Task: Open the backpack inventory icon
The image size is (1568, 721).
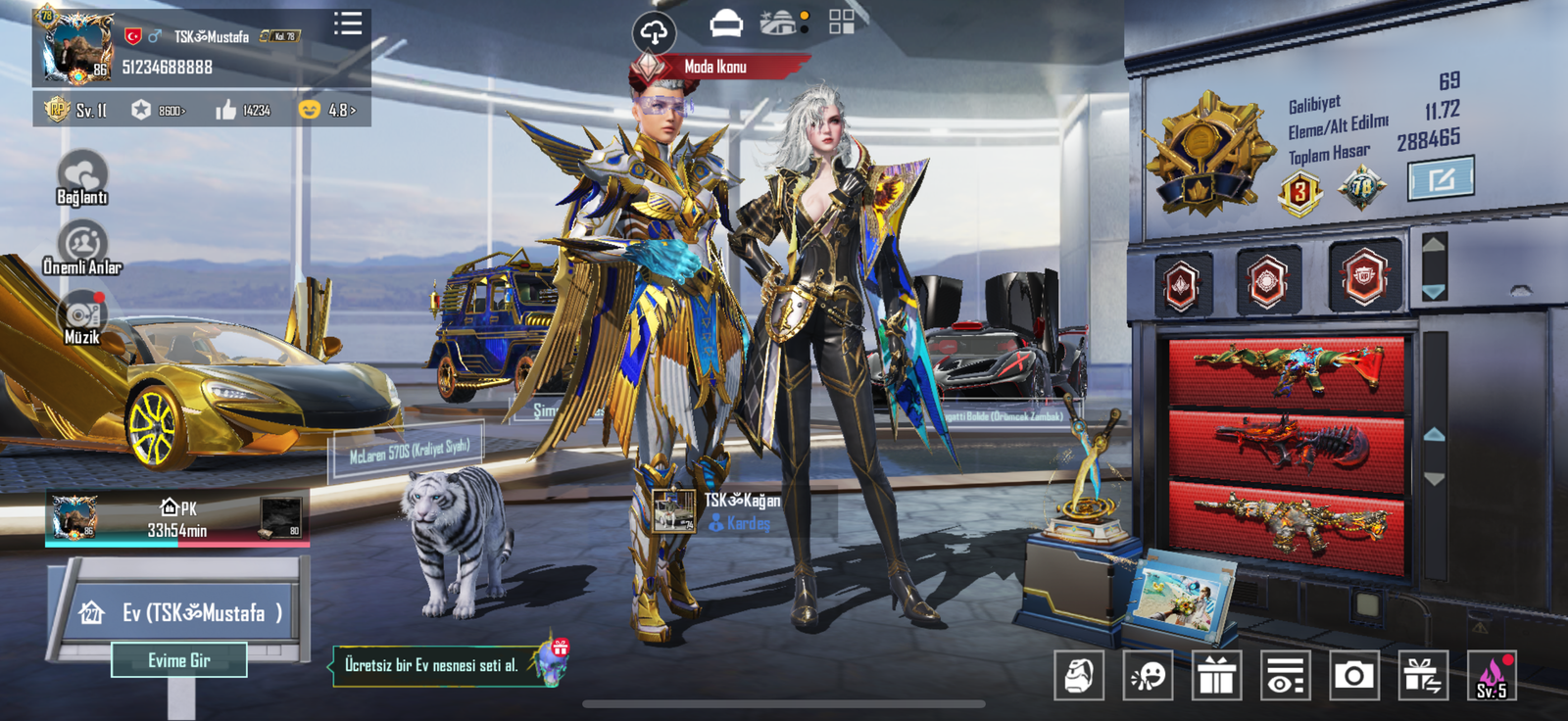Action: pyautogui.click(x=1079, y=675)
